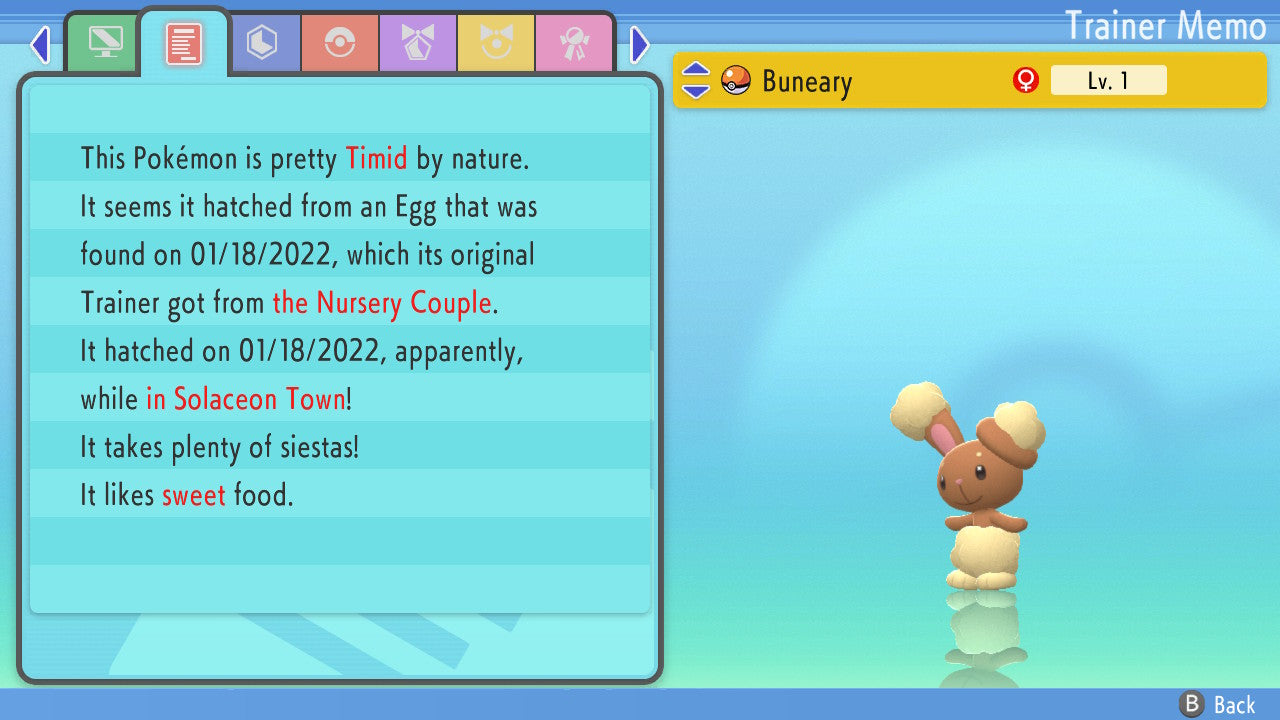Open the blue hexagon stats tab

pyautogui.click(x=262, y=43)
